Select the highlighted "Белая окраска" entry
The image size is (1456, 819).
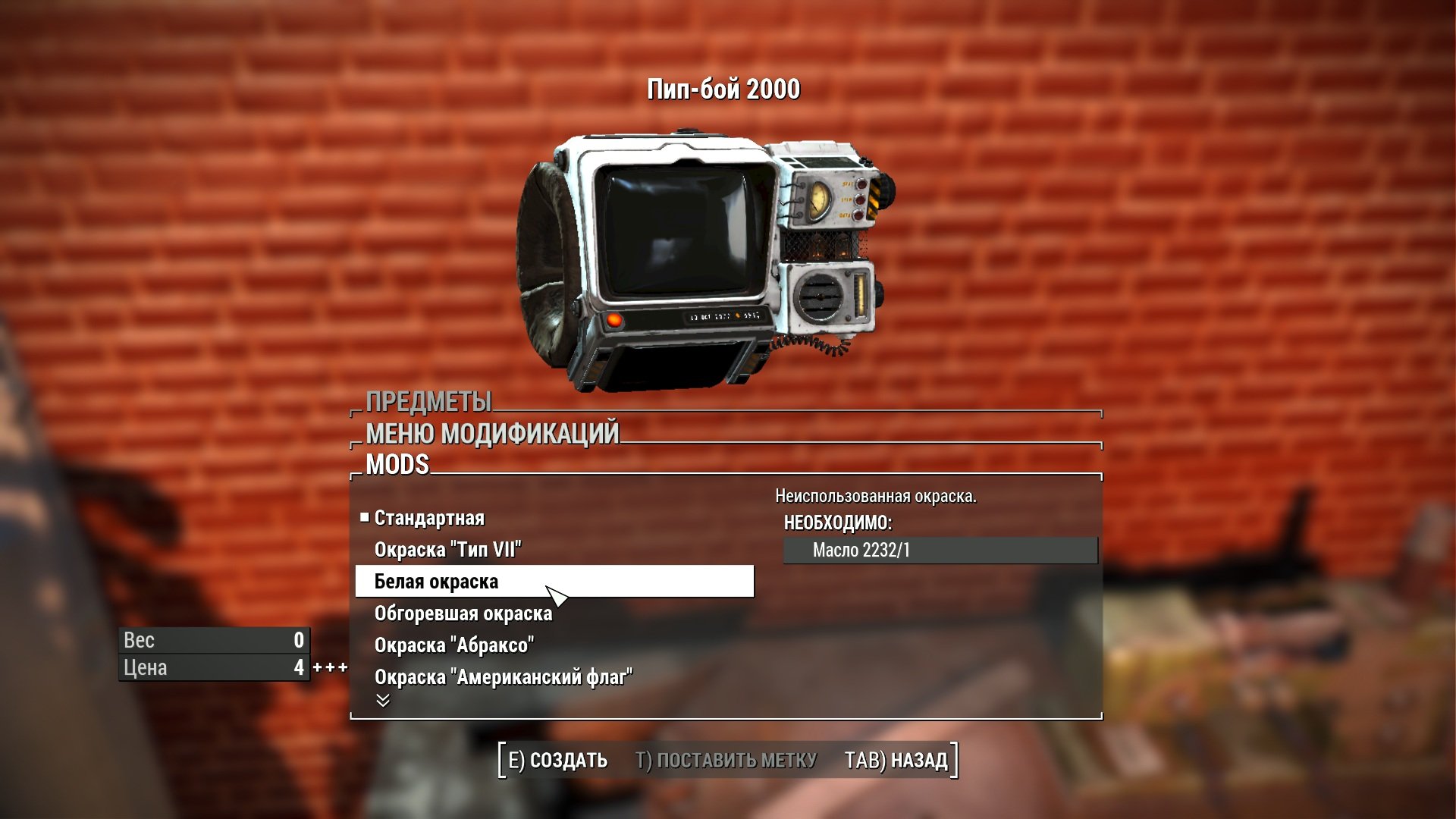pyautogui.click(x=554, y=582)
